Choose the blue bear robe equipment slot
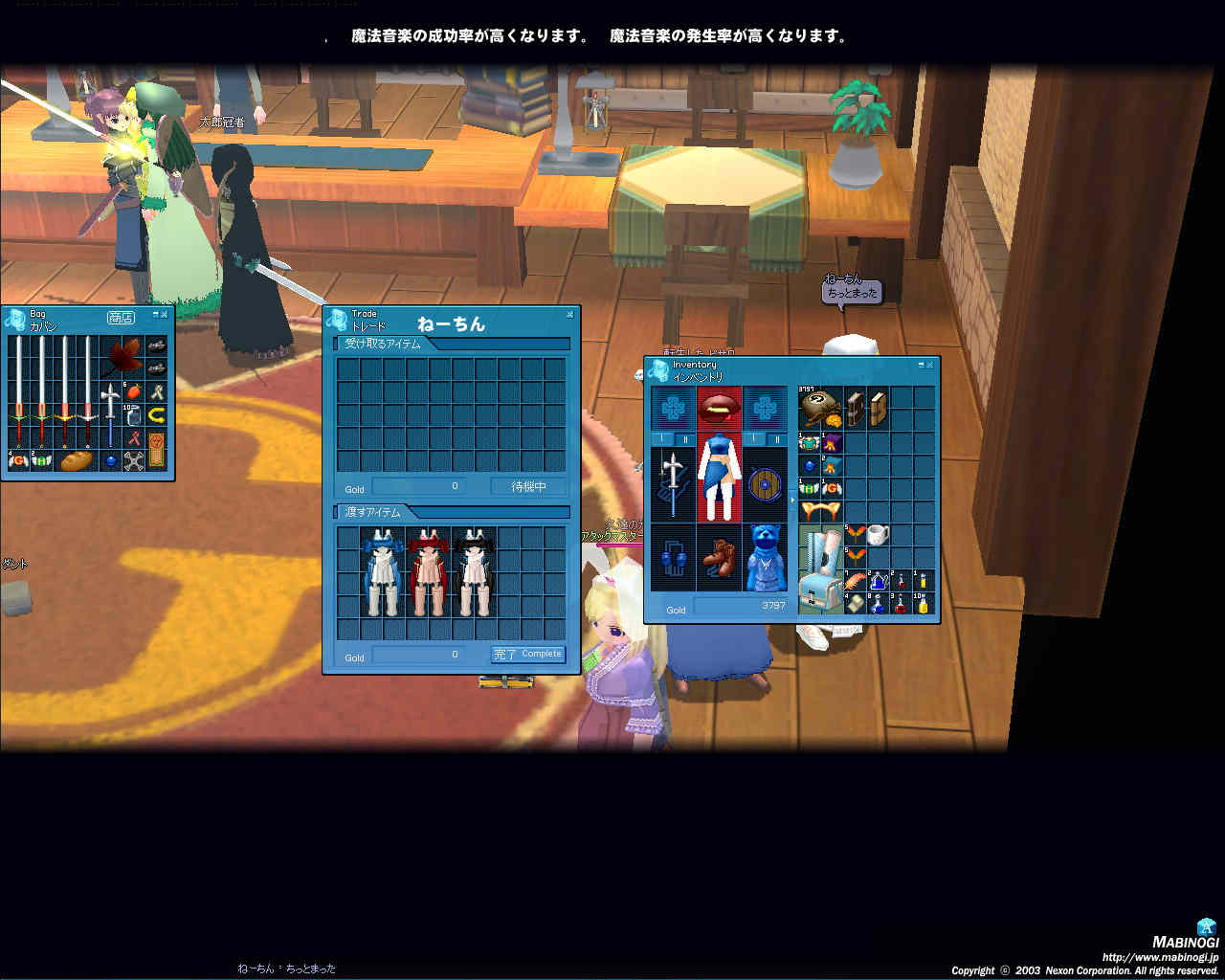1225x980 pixels. pyautogui.click(x=765, y=557)
